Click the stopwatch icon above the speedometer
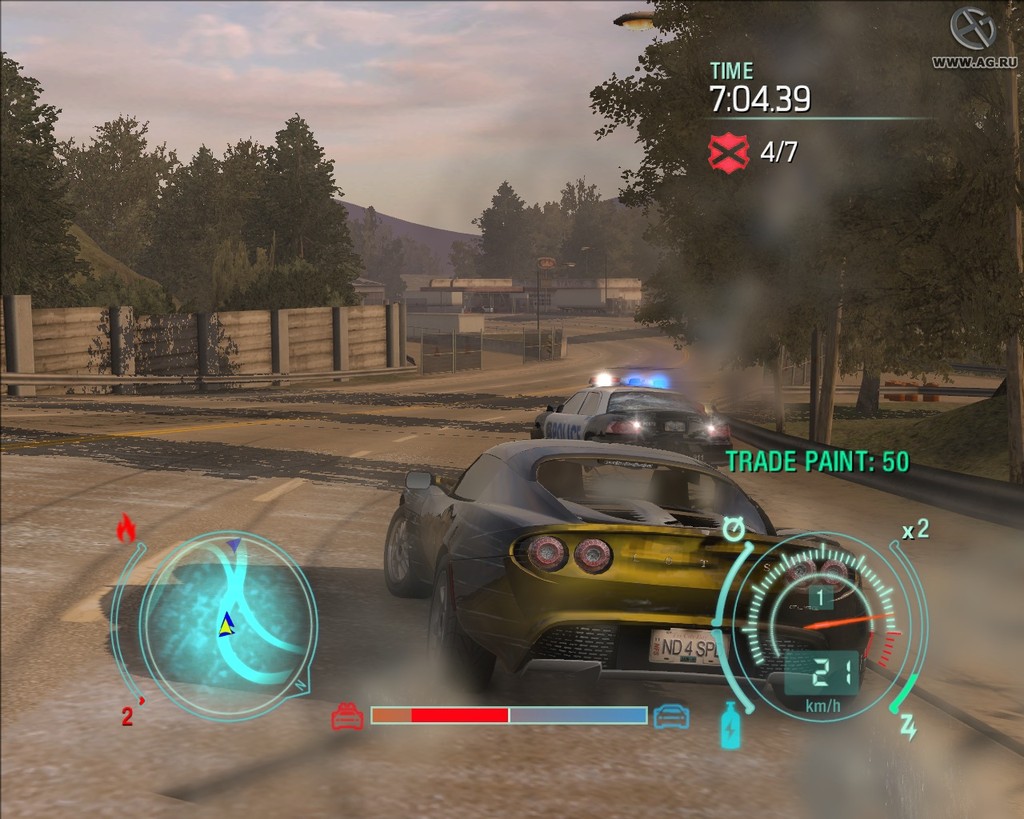This screenshot has width=1024, height=819. pos(734,528)
